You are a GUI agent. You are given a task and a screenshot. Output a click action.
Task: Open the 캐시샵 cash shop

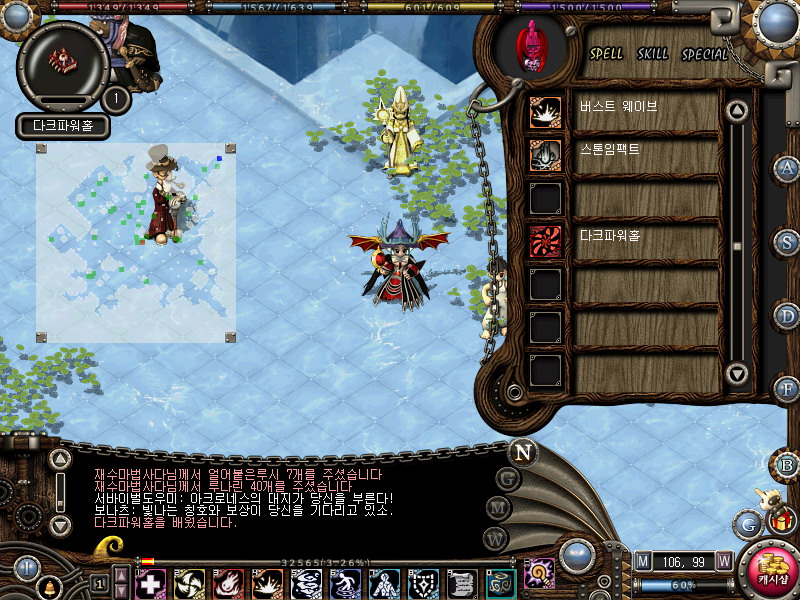pyautogui.click(x=772, y=570)
